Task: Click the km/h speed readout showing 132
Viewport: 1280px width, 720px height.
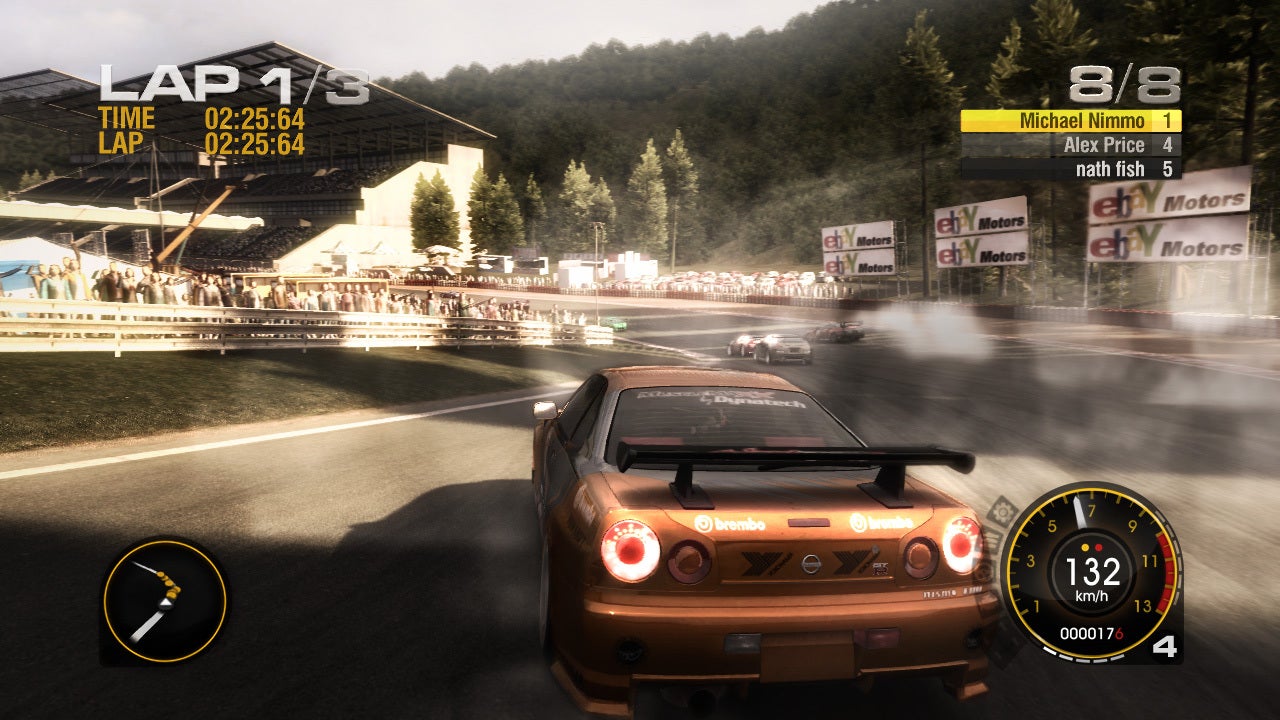Action: (1092, 574)
